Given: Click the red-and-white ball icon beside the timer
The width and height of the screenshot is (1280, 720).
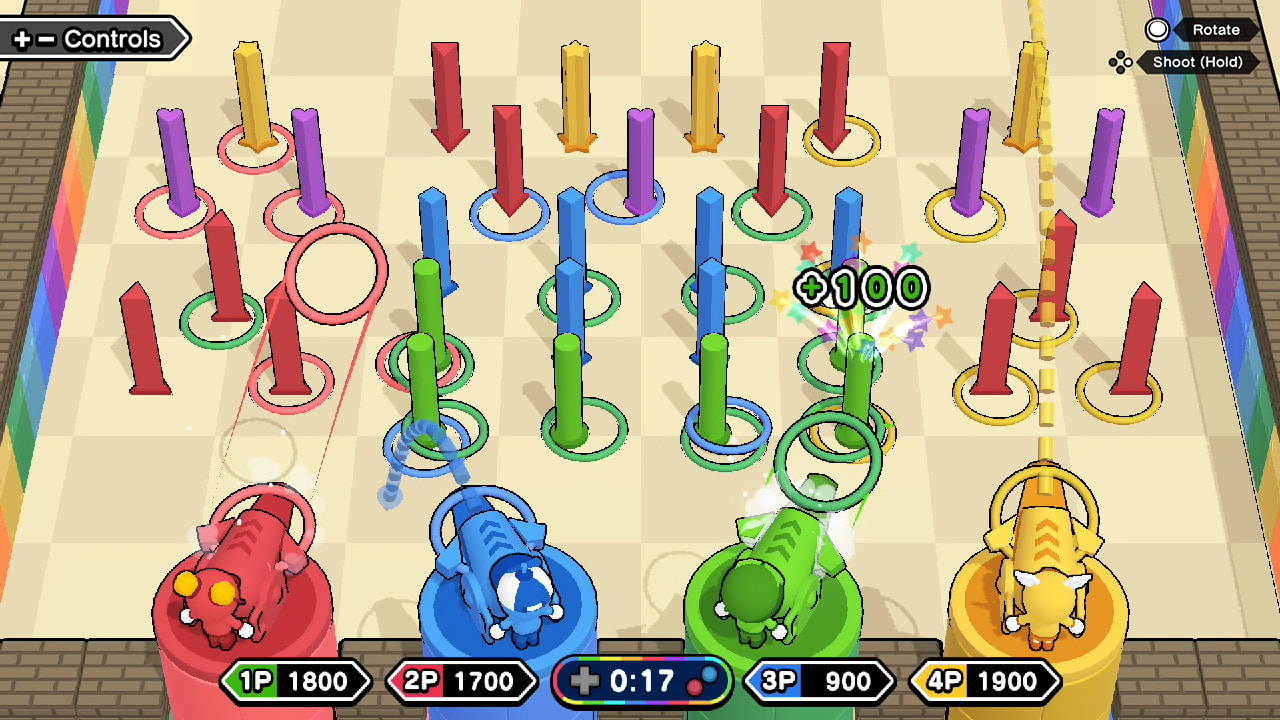Looking at the screenshot, I should pos(703,682).
